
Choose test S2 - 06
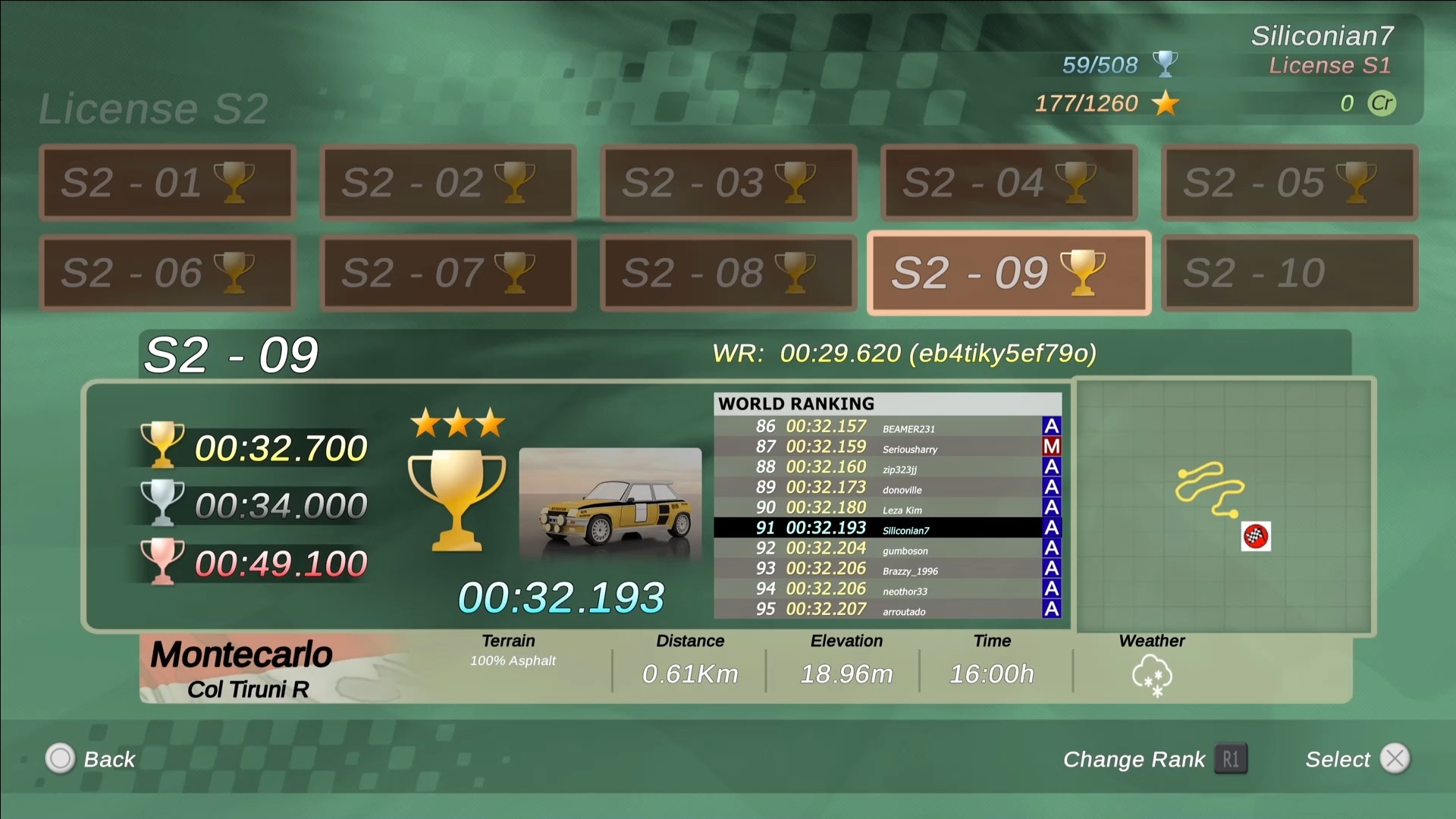tap(168, 273)
